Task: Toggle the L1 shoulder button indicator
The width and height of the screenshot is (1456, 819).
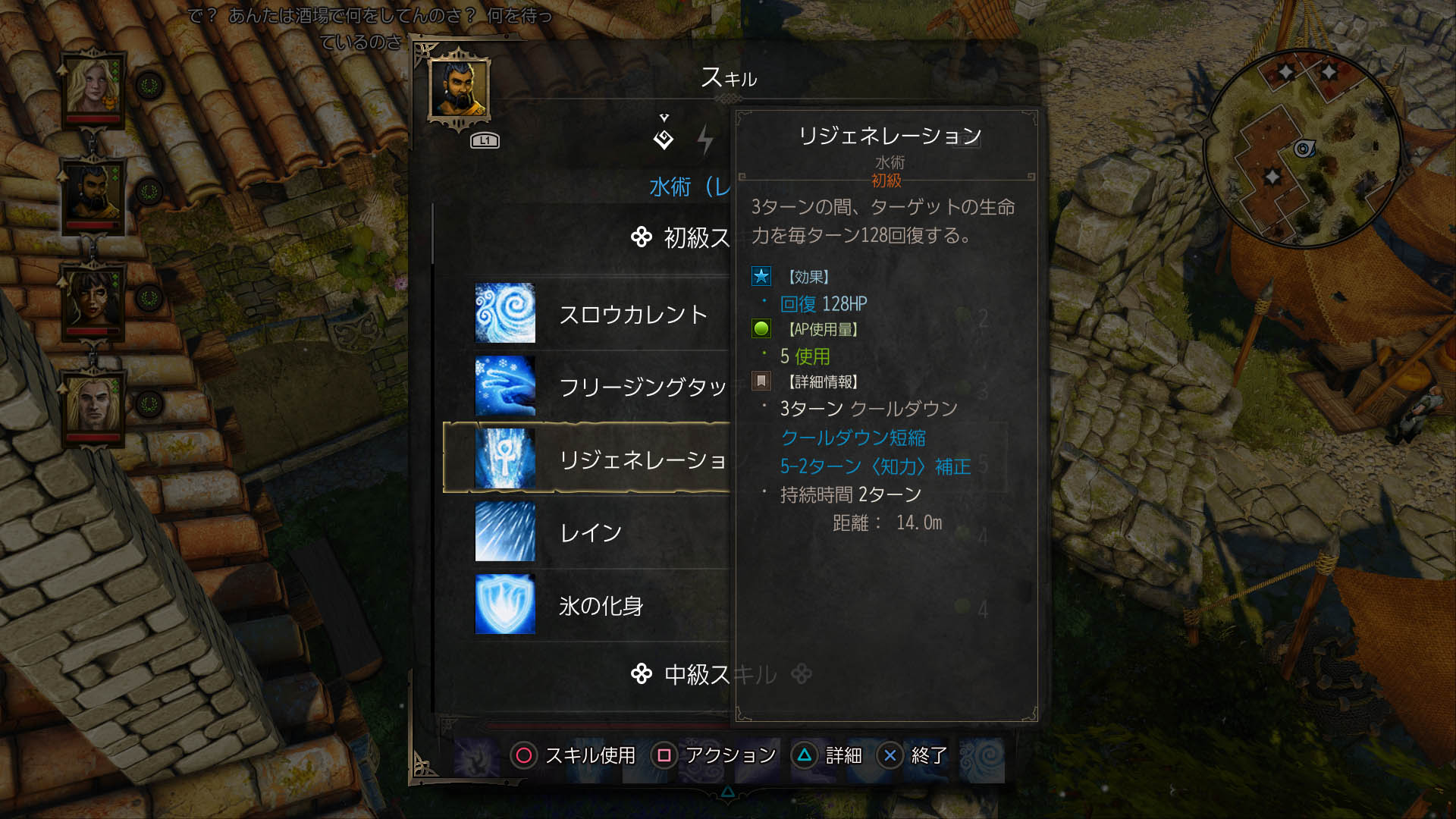Action: 484,139
